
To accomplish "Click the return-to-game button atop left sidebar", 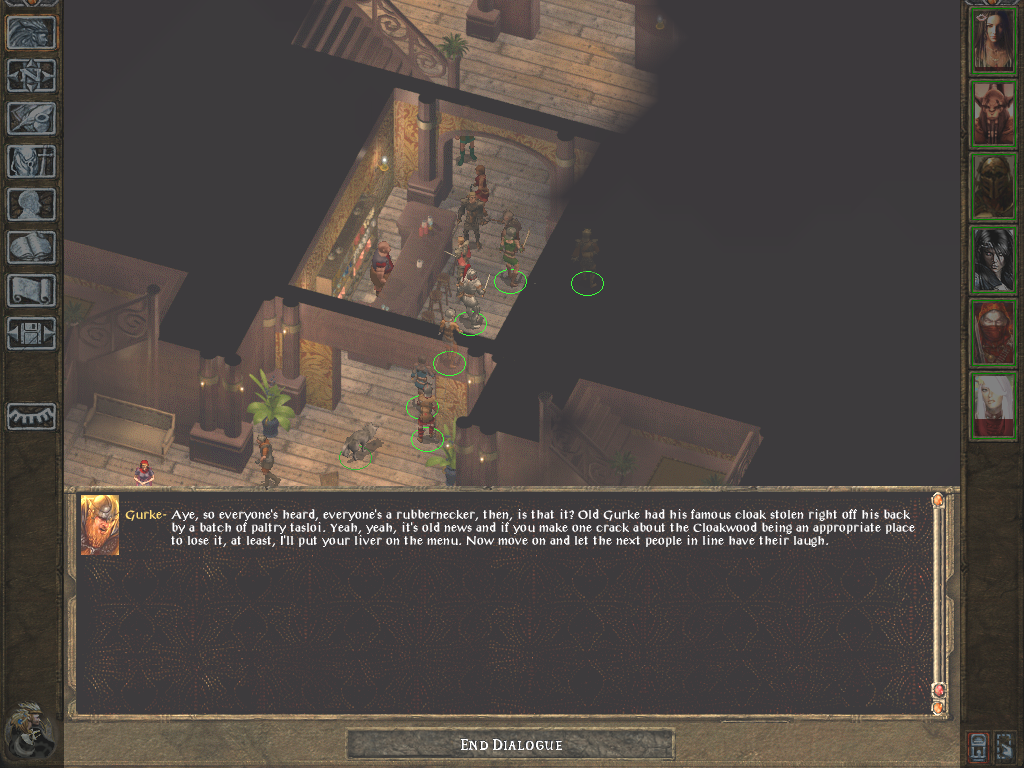I will 31,33.
